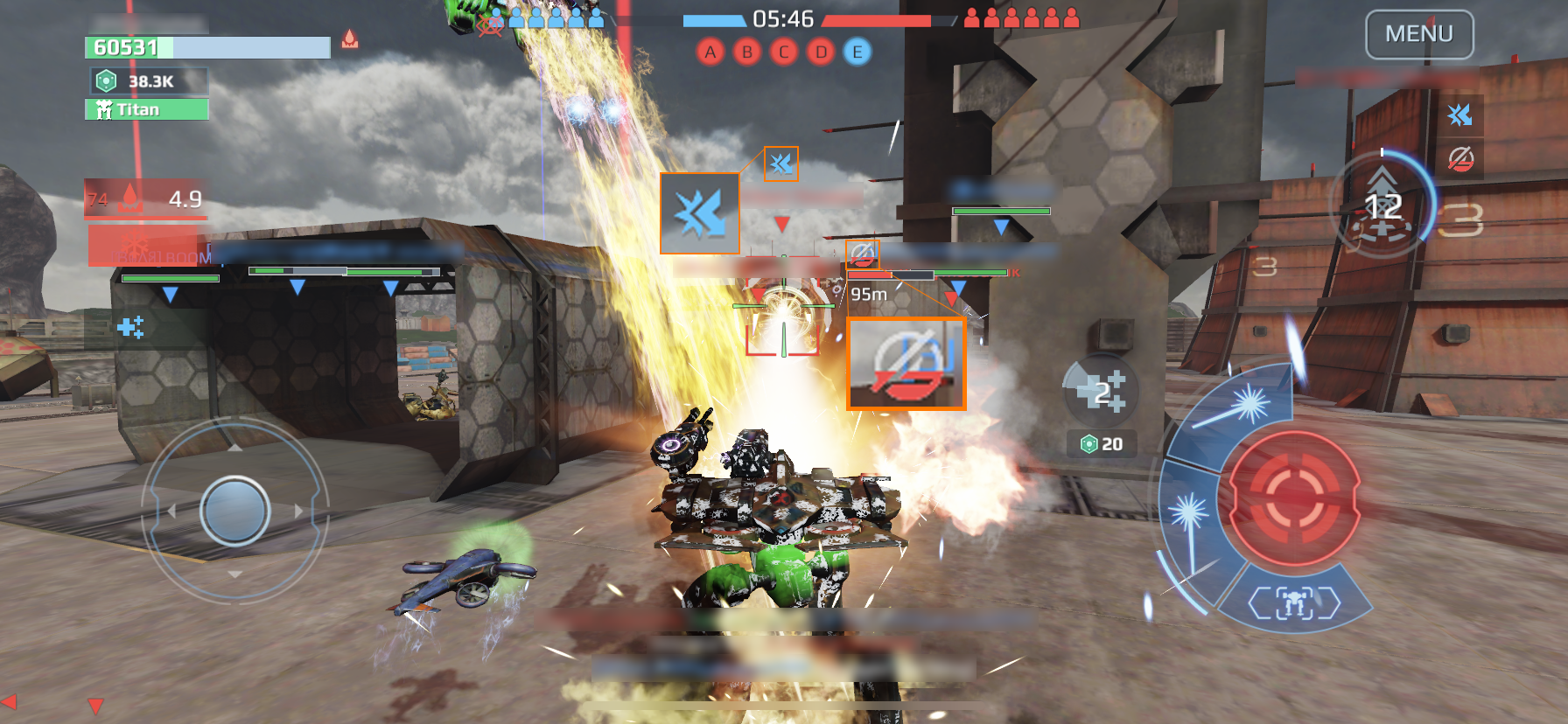
Task: Open the MENU button
Action: pyautogui.click(x=1419, y=35)
